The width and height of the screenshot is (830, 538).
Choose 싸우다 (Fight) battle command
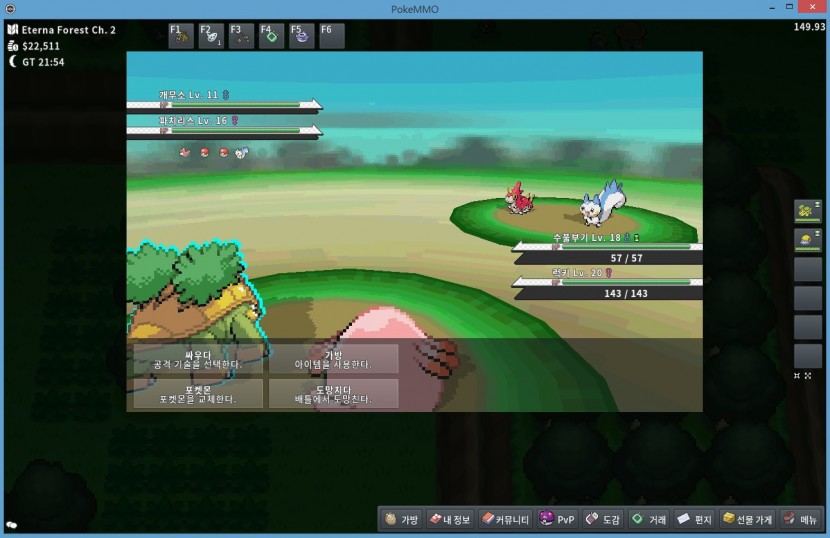tap(196, 359)
